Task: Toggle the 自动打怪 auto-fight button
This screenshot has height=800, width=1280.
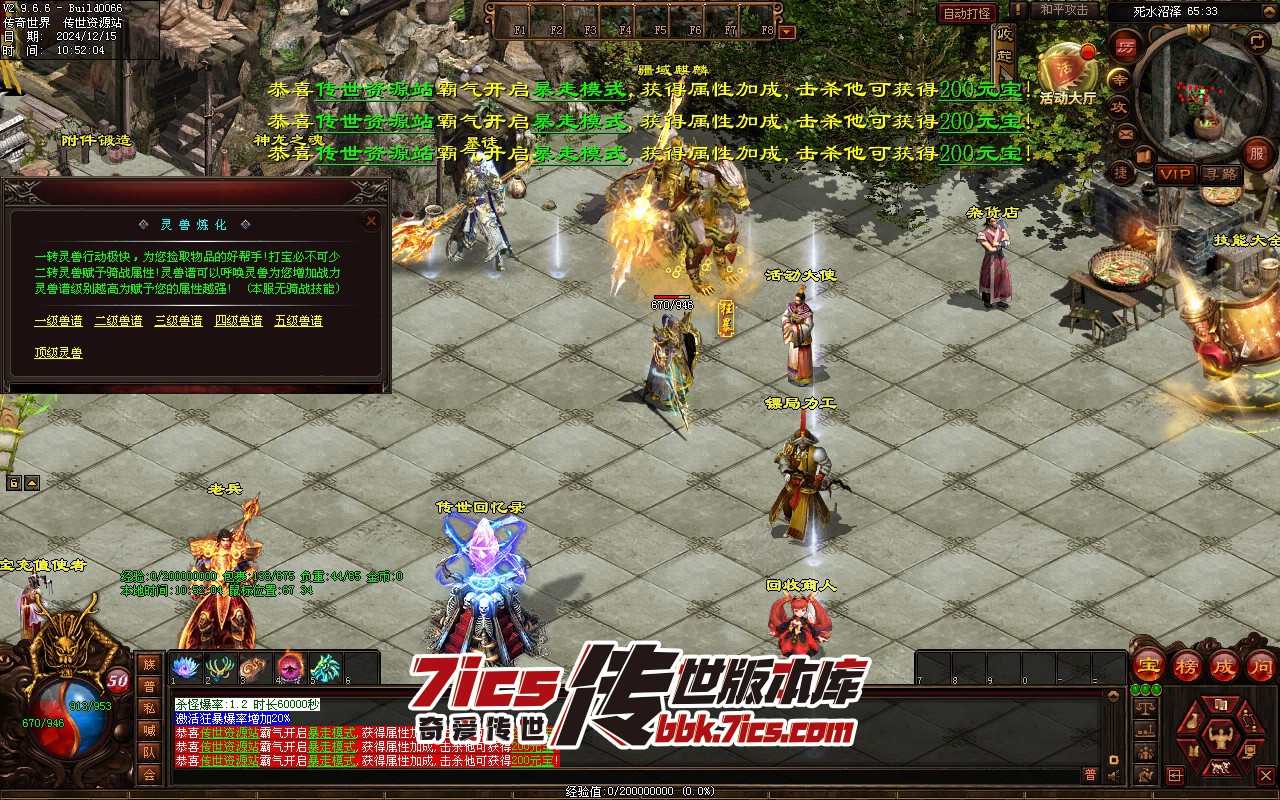Action: tap(967, 13)
